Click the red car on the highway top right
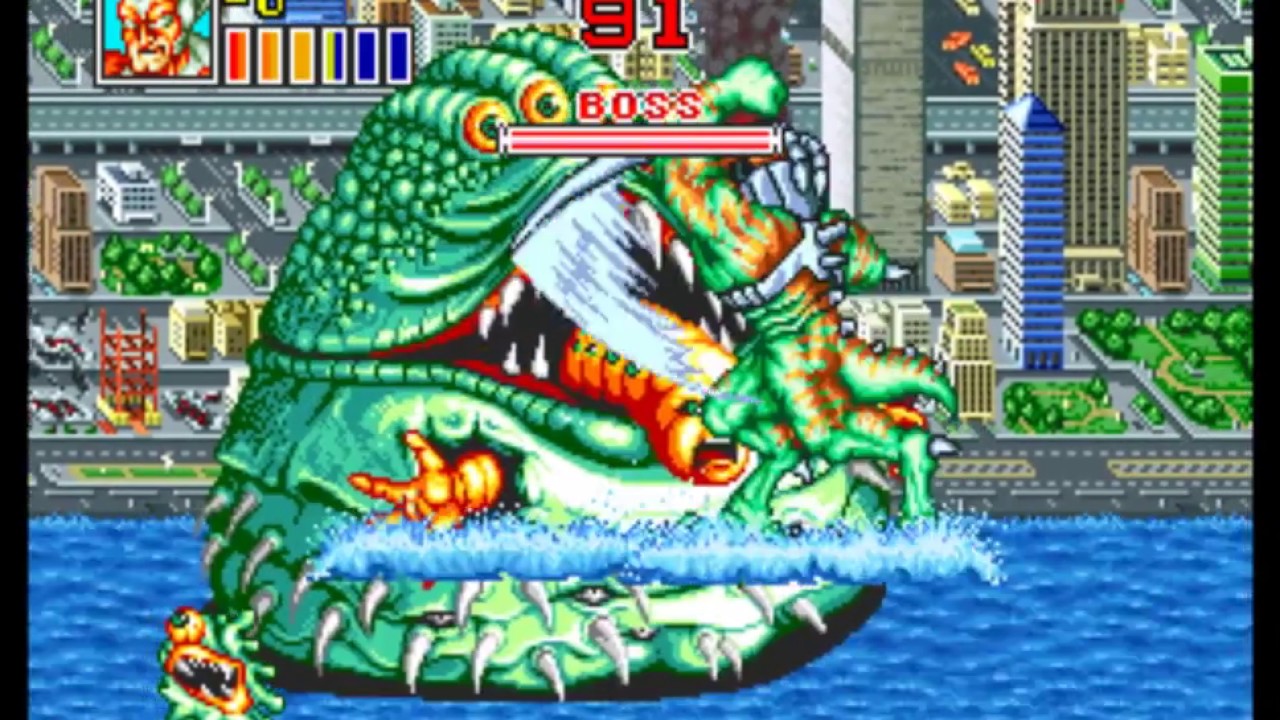Image resolution: width=1280 pixels, height=720 pixels. tap(956, 40)
